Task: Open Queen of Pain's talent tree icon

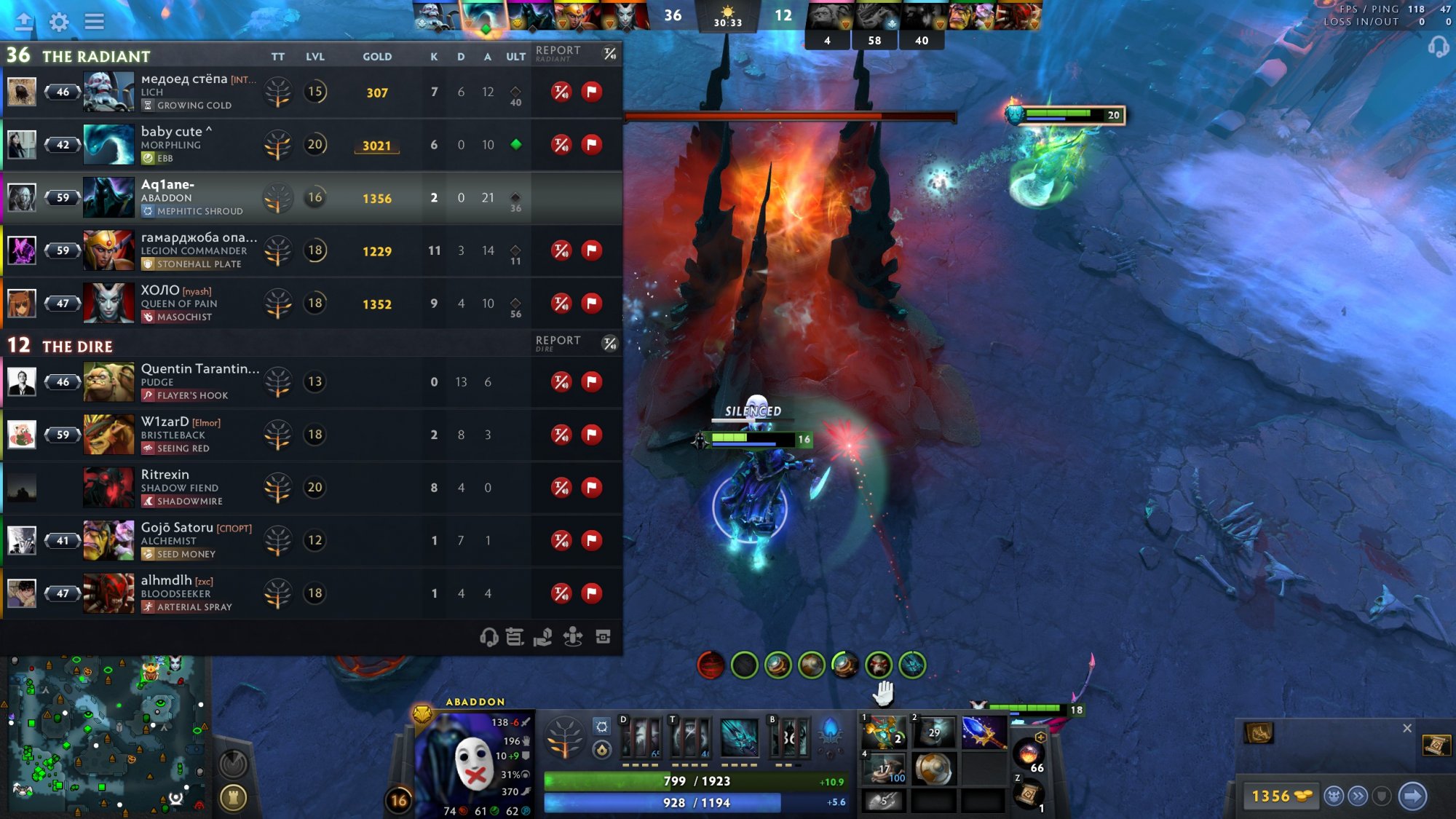Action: coord(277,304)
